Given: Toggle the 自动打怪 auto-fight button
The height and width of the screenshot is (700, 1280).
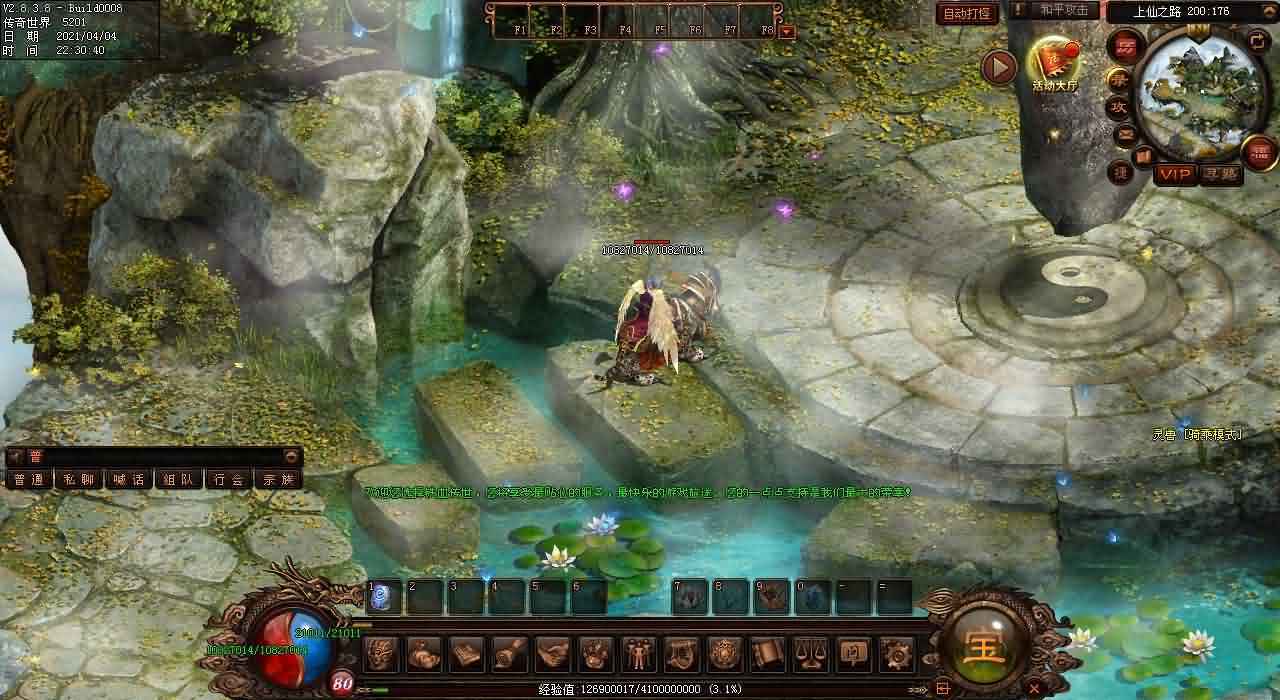Looking at the screenshot, I should 967,14.
